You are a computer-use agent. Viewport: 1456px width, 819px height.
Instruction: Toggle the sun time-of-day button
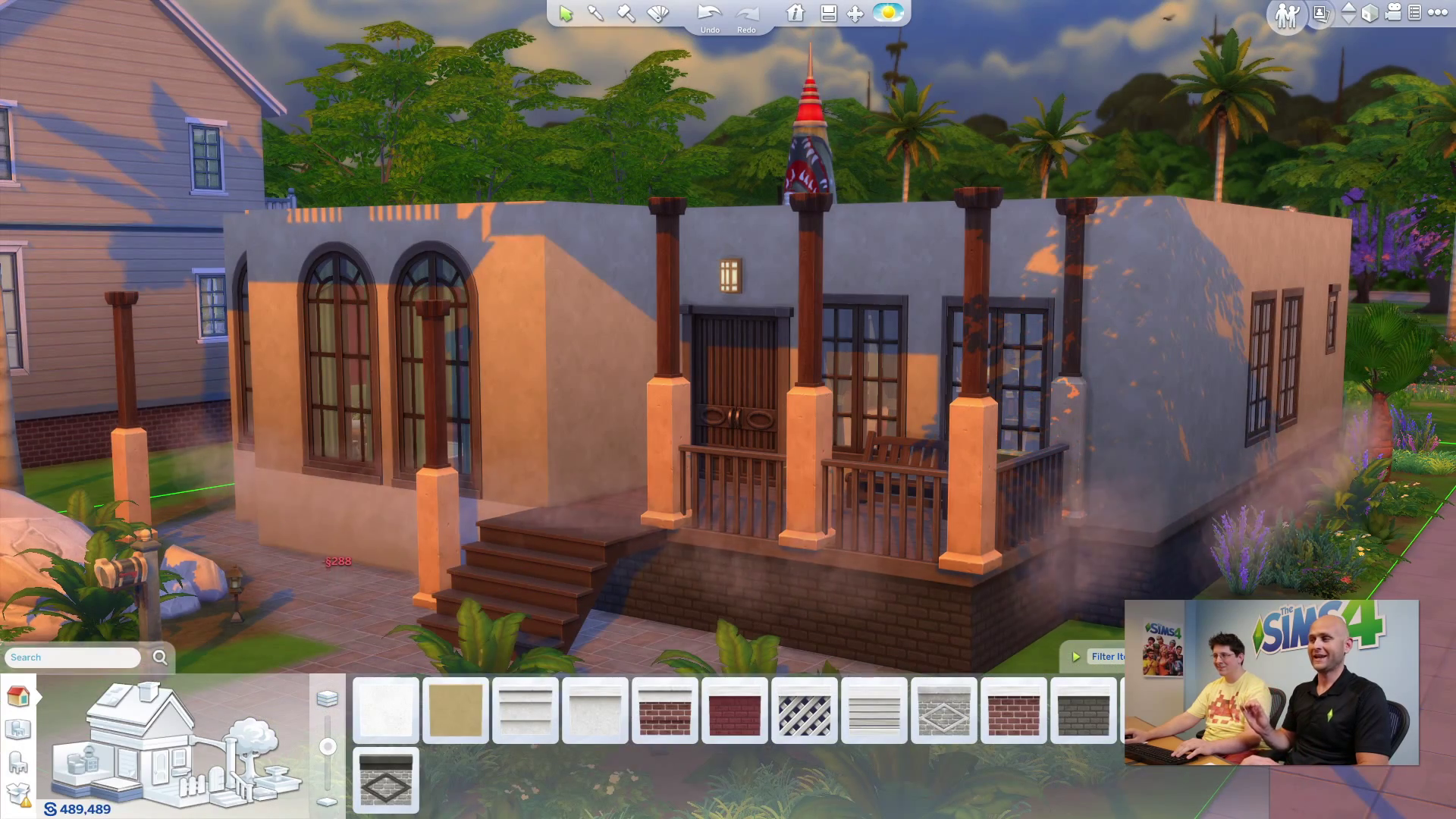888,13
